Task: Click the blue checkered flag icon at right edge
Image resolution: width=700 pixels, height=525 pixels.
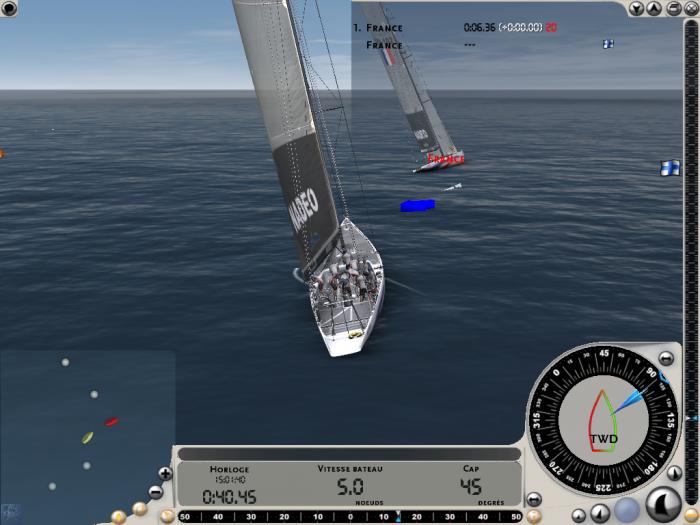Action: 669,169
